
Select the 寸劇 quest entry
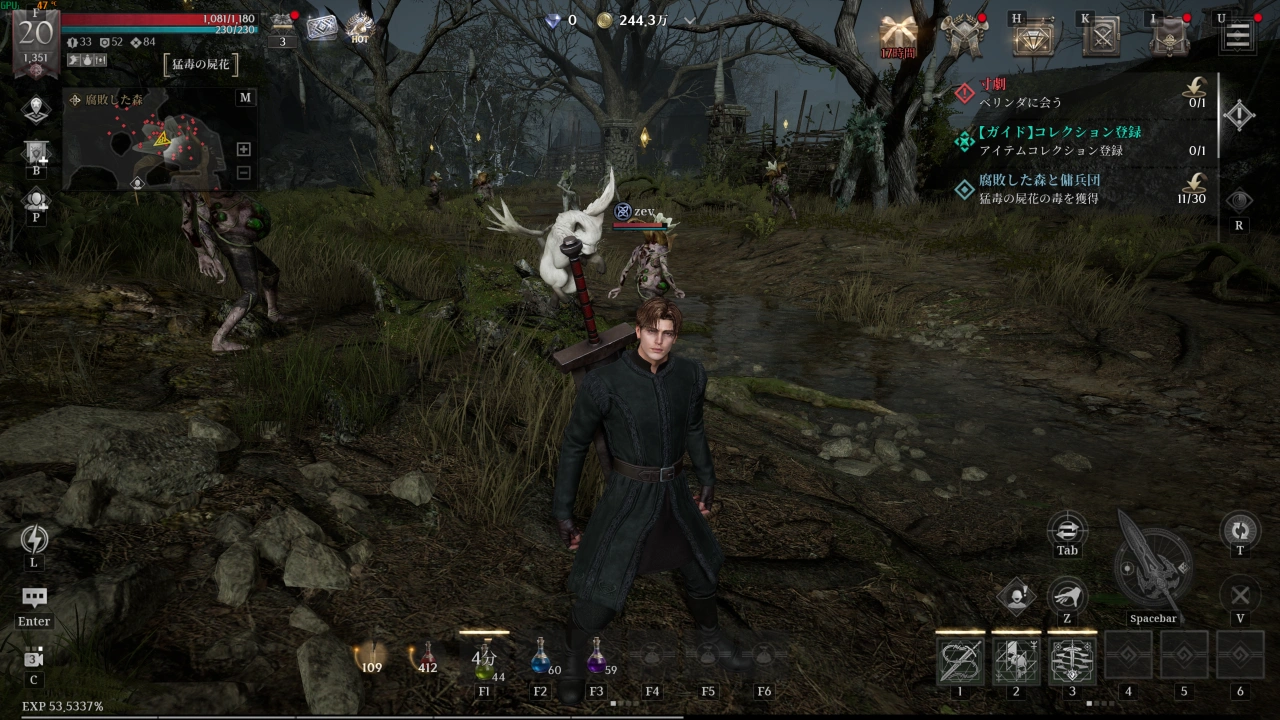click(1080, 92)
